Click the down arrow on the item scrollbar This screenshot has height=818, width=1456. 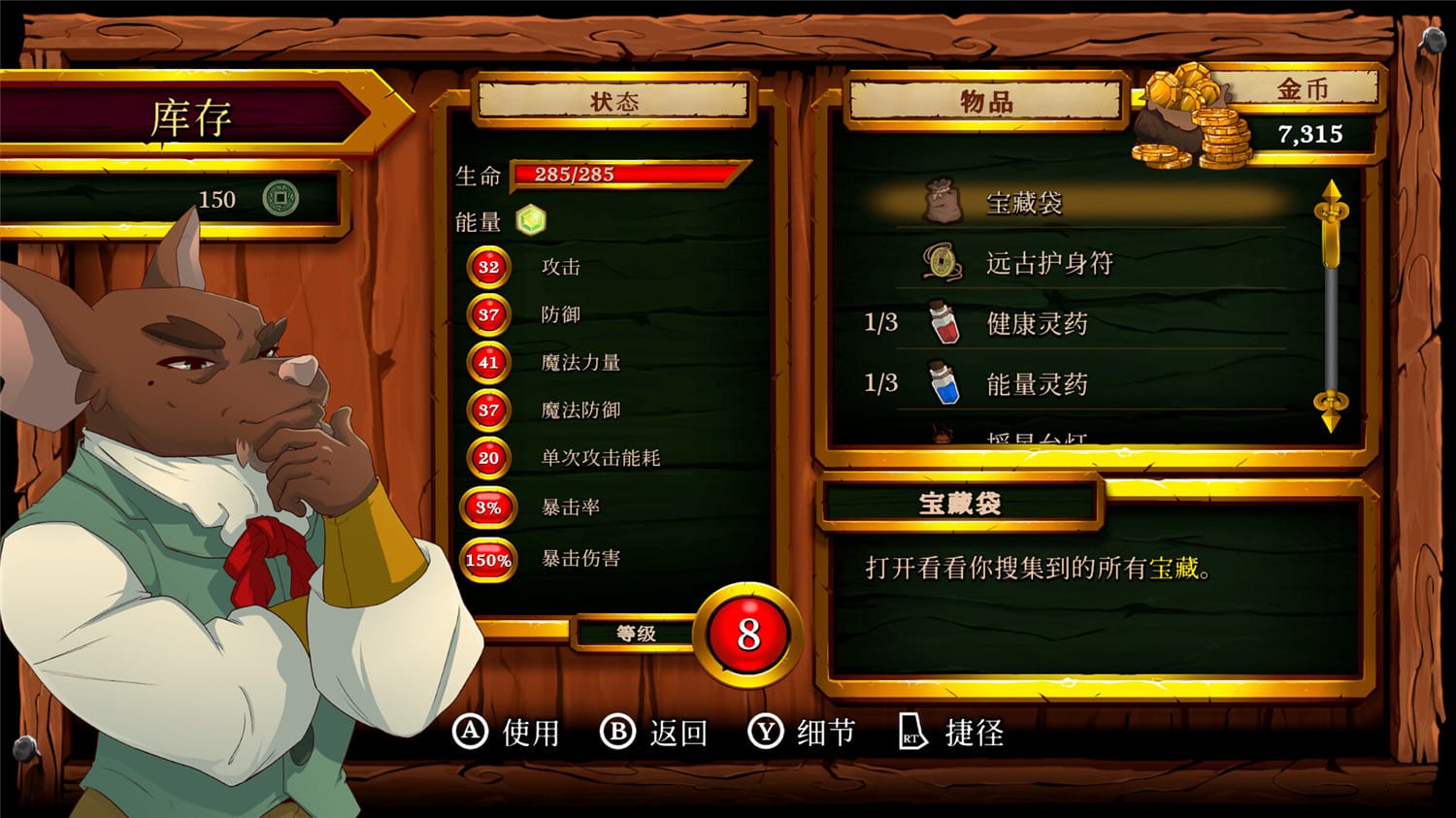(x=1332, y=412)
